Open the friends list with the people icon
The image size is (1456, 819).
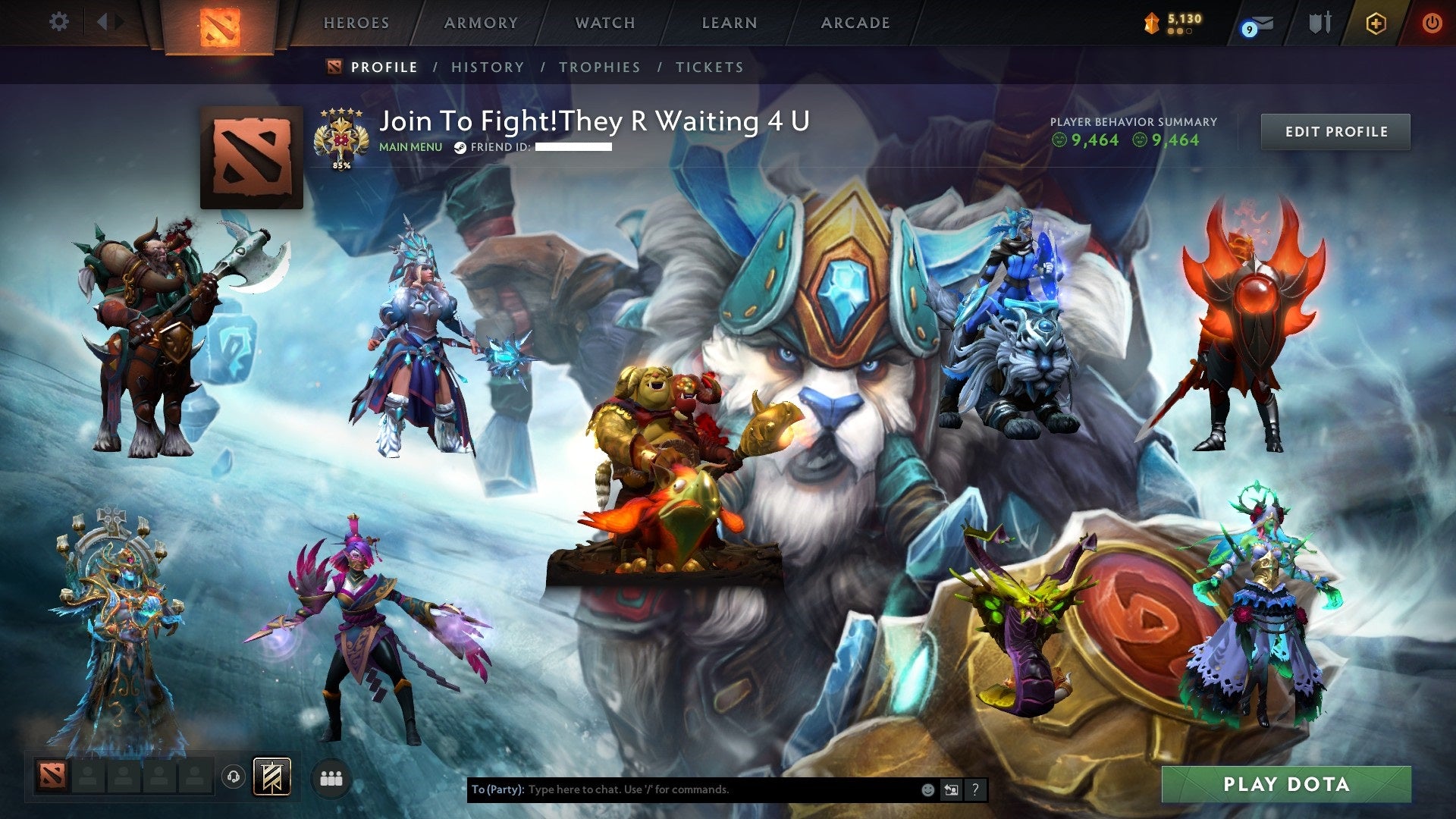pyautogui.click(x=331, y=777)
